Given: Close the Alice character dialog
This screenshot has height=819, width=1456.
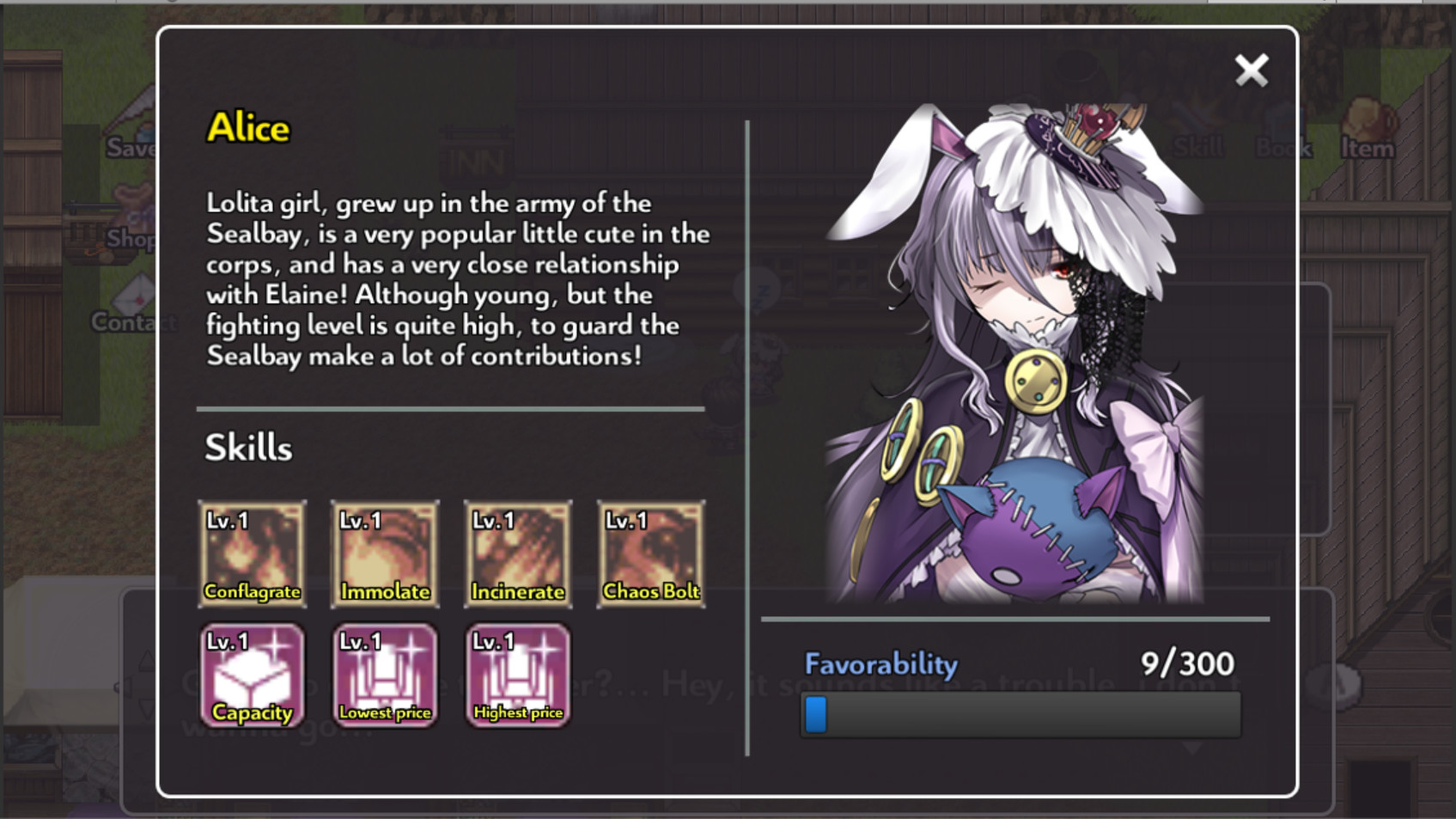Looking at the screenshot, I should 1252,71.
